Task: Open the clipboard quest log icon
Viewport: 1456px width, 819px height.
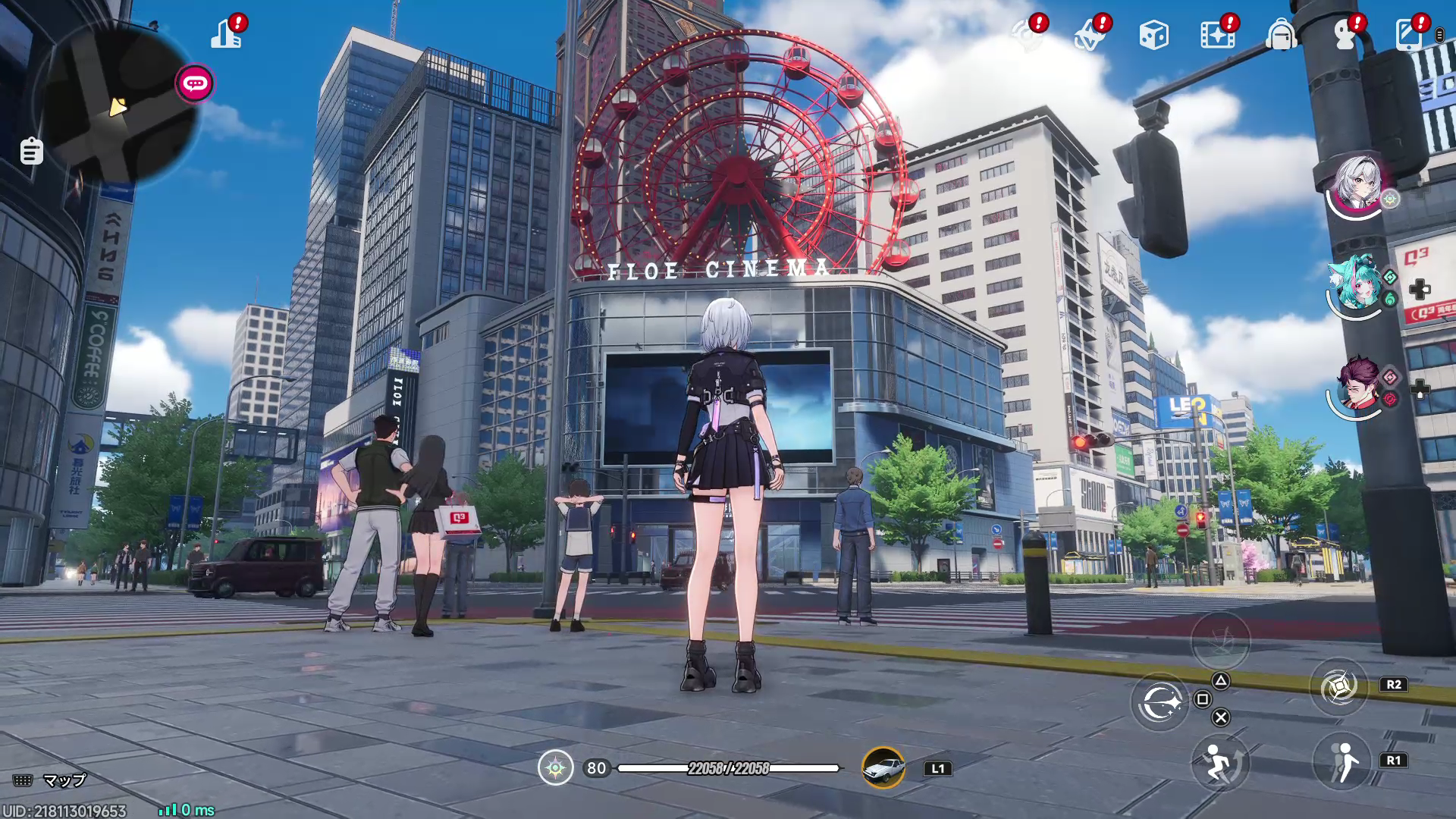Action: click(x=31, y=151)
